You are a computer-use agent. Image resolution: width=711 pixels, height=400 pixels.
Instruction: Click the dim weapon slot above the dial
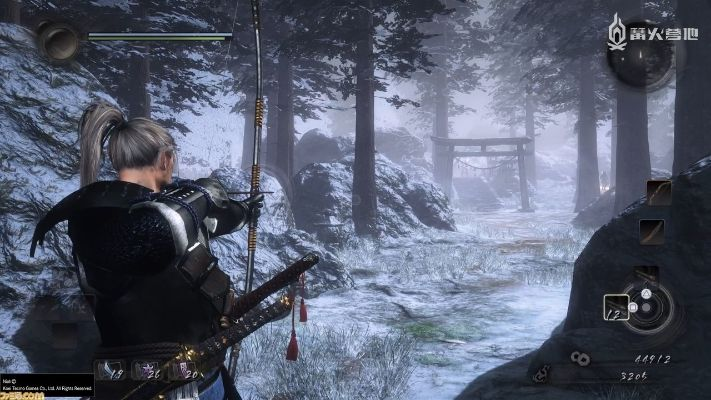[x=648, y=272]
